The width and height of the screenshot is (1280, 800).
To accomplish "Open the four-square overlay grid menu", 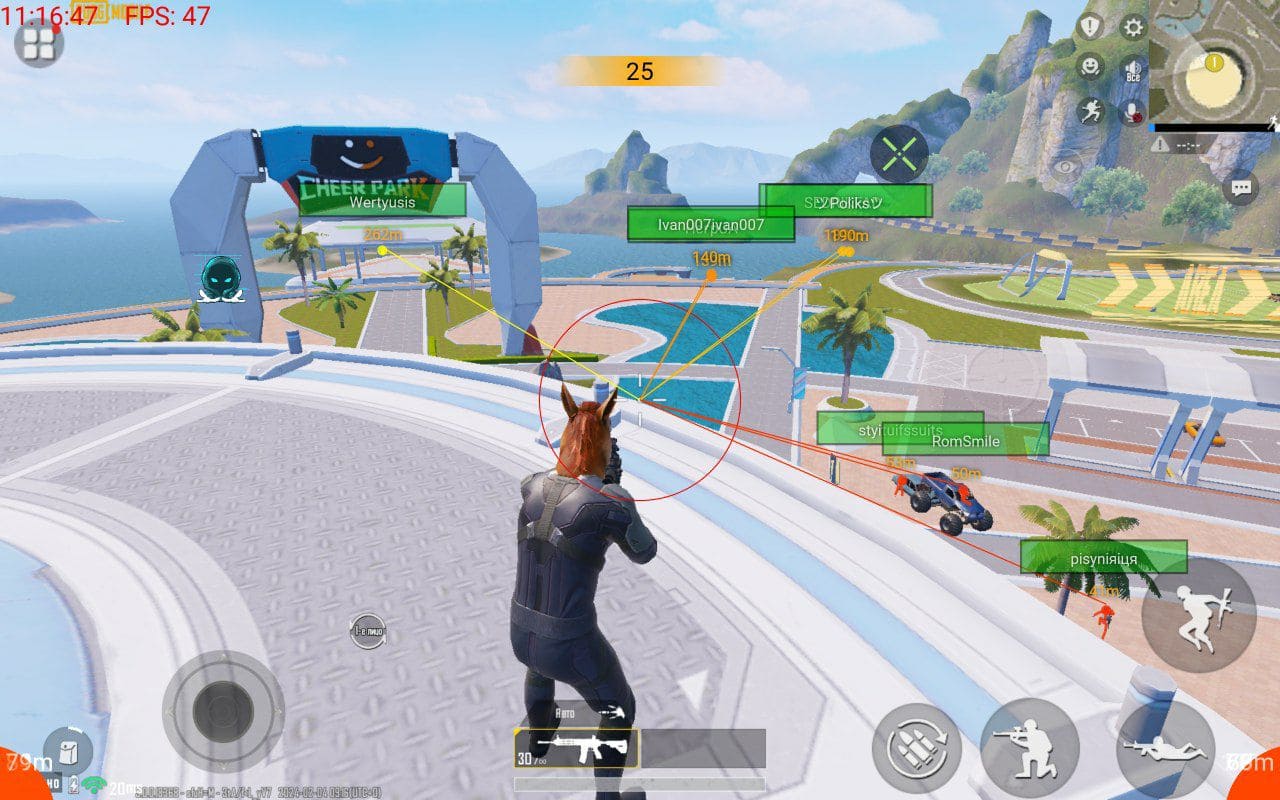I will coord(38,44).
